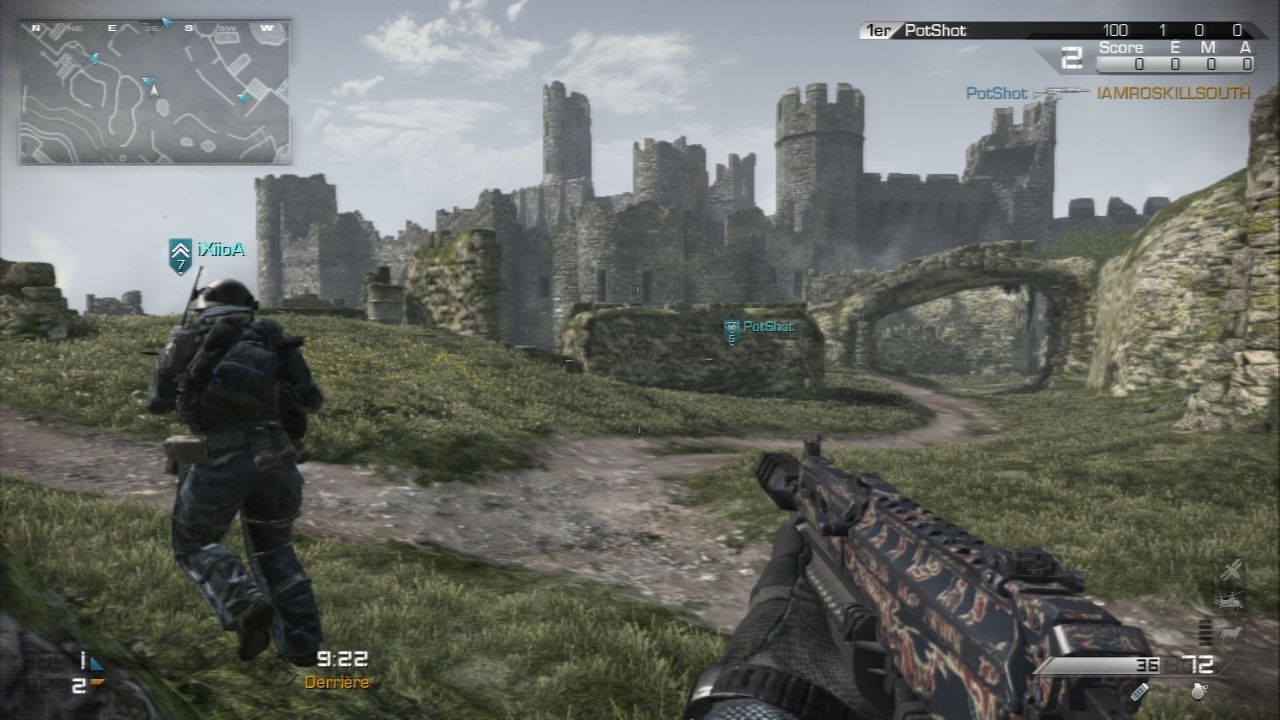Click PotShot's squad badge above the wall
Screen dimensions: 1280x720
point(731,331)
